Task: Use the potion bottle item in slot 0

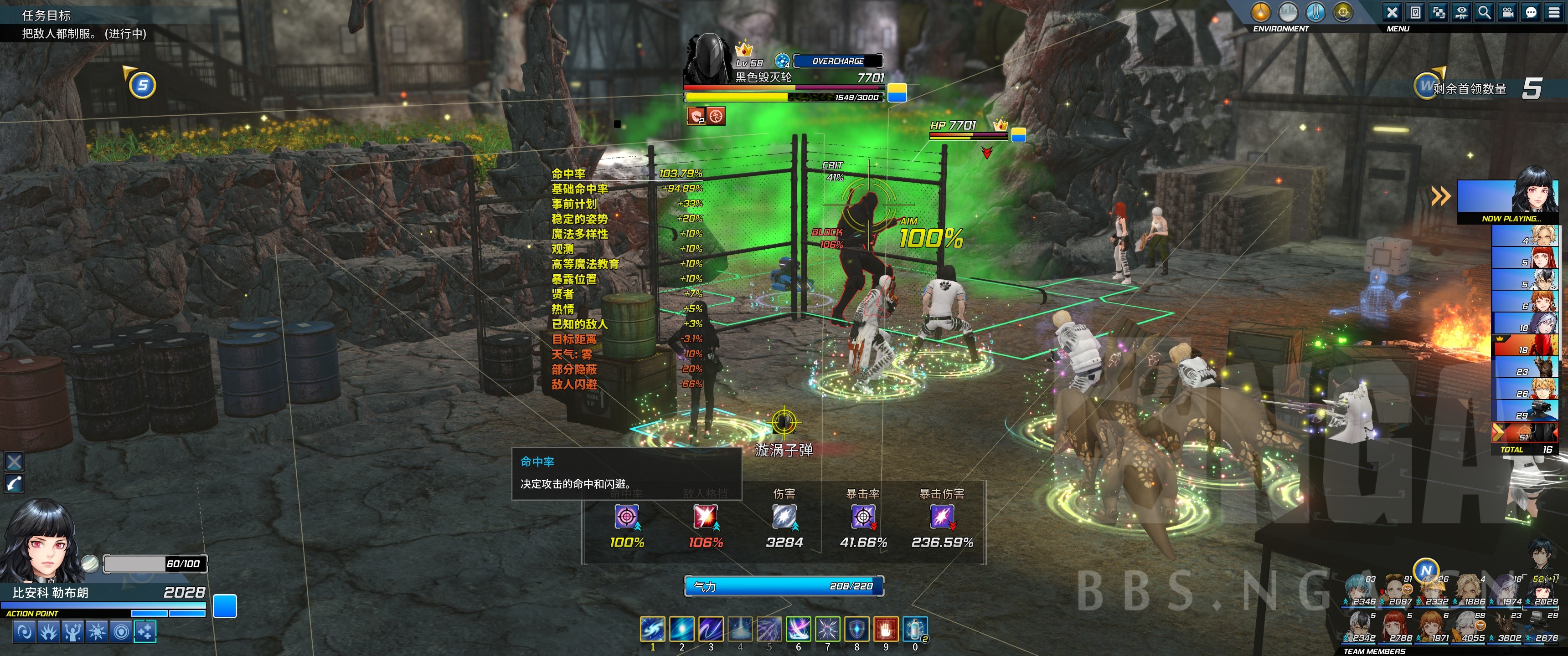Action: pos(915,629)
